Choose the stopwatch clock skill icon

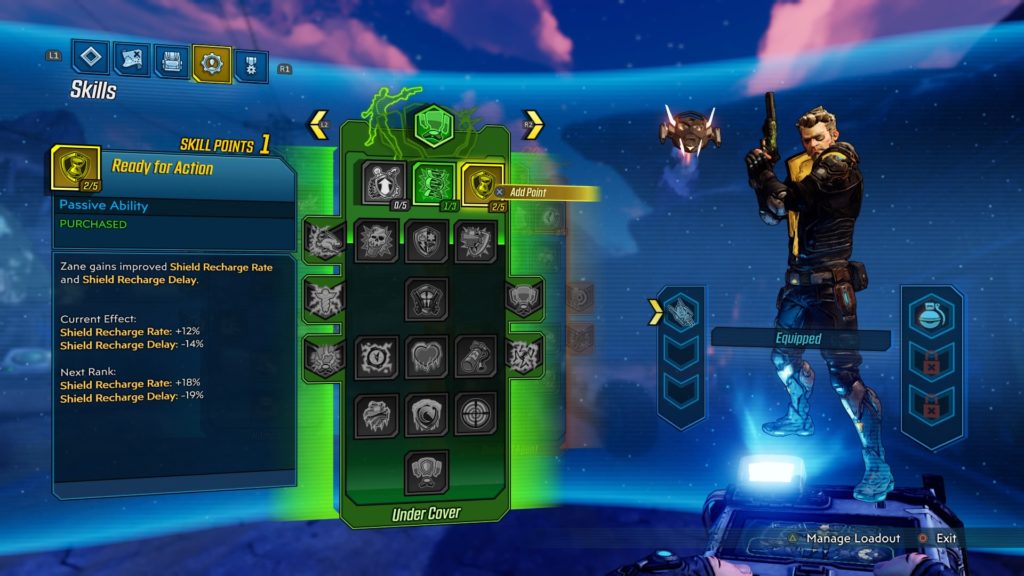[376, 357]
